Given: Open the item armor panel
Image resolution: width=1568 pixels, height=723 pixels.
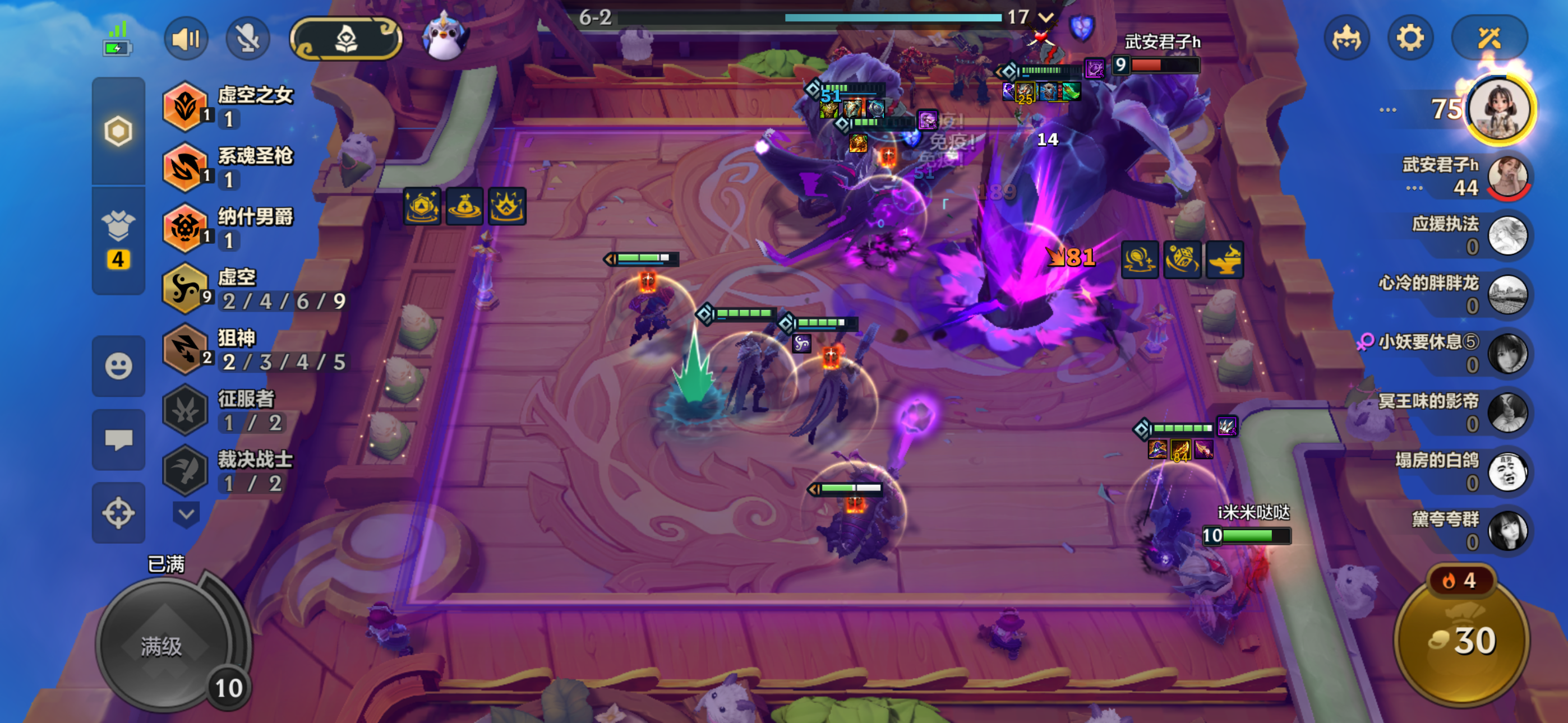Looking at the screenshot, I should click(x=118, y=240).
